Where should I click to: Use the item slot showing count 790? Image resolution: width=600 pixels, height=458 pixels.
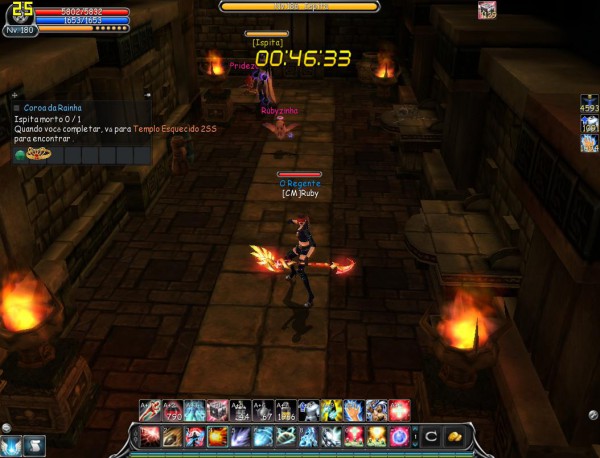click(171, 410)
